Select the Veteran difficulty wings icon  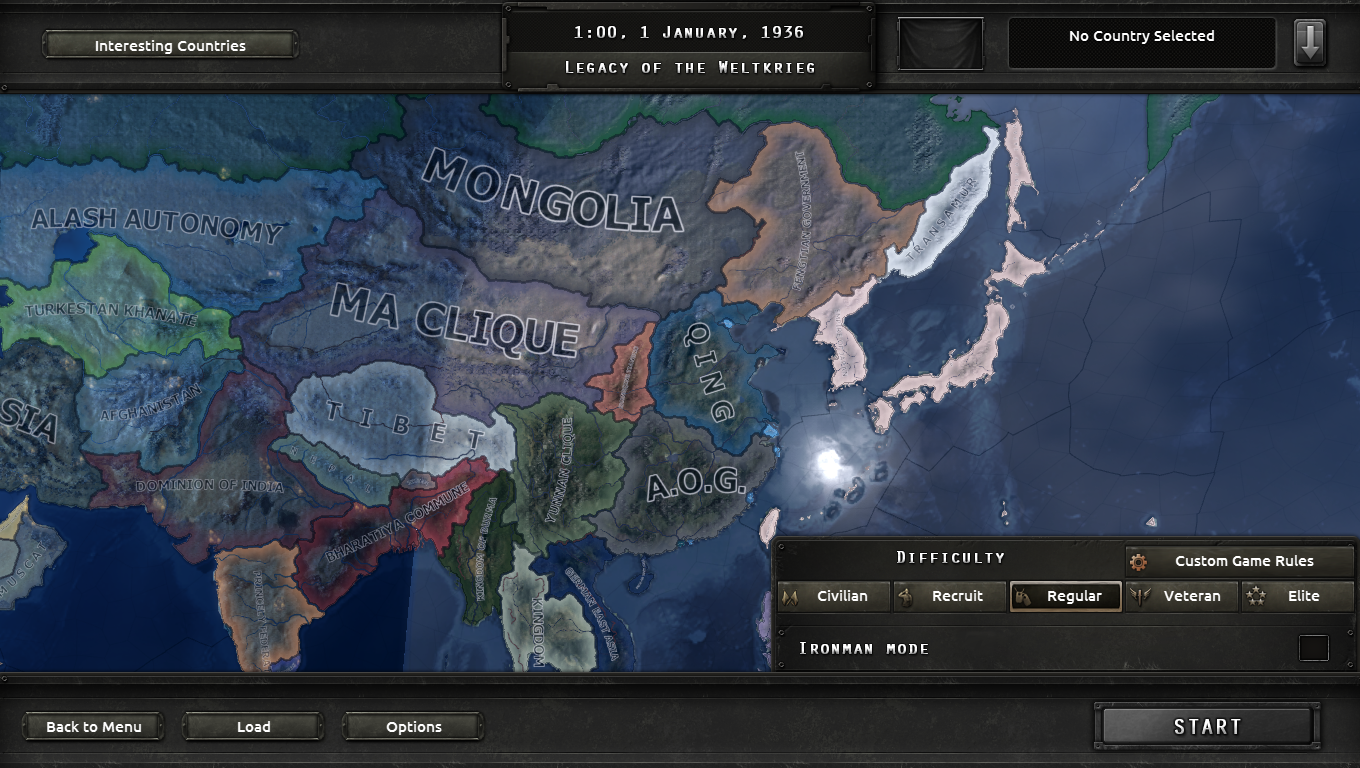pos(1140,596)
